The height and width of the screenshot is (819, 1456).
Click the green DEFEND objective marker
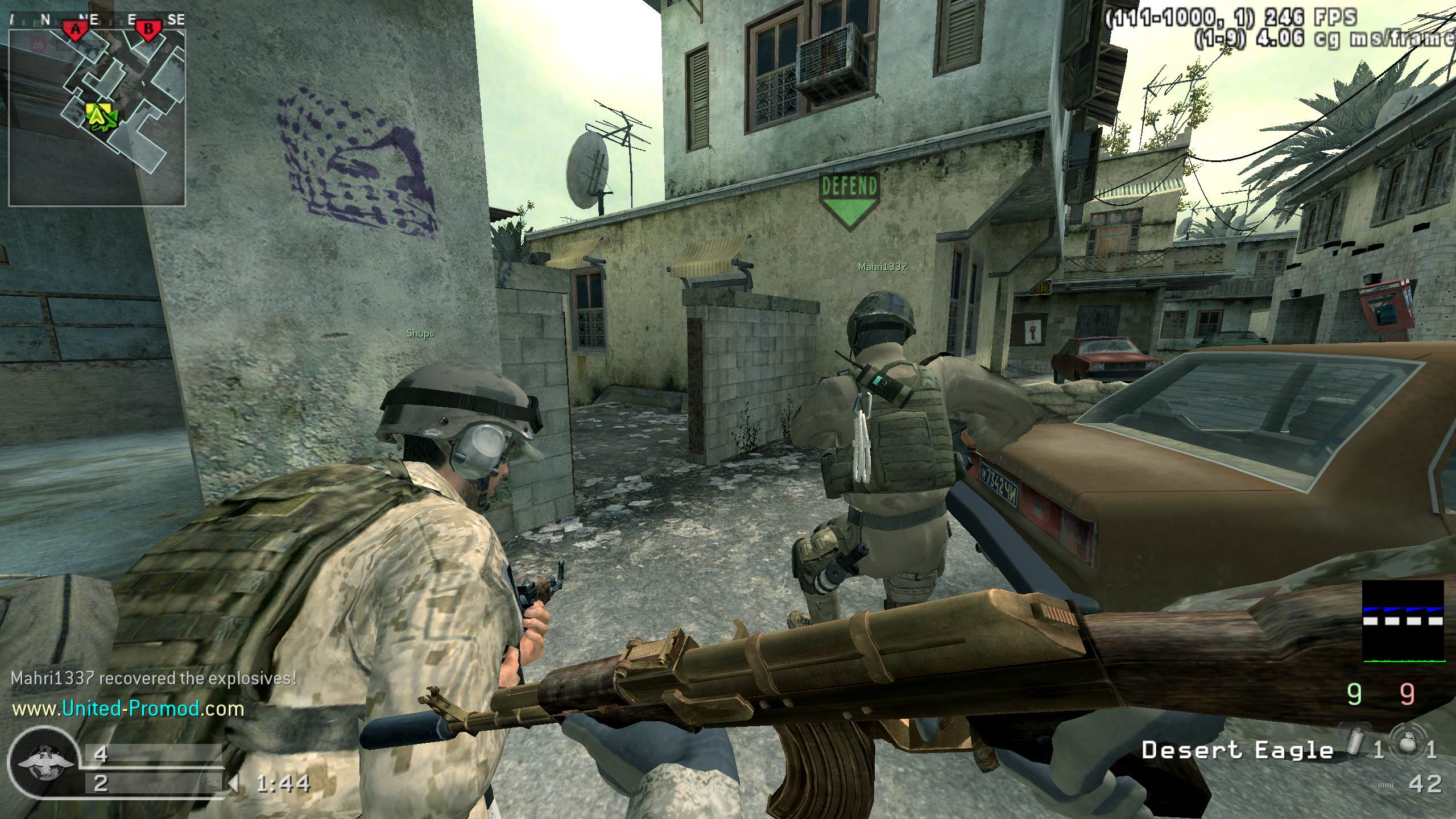click(x=849, y=202)
